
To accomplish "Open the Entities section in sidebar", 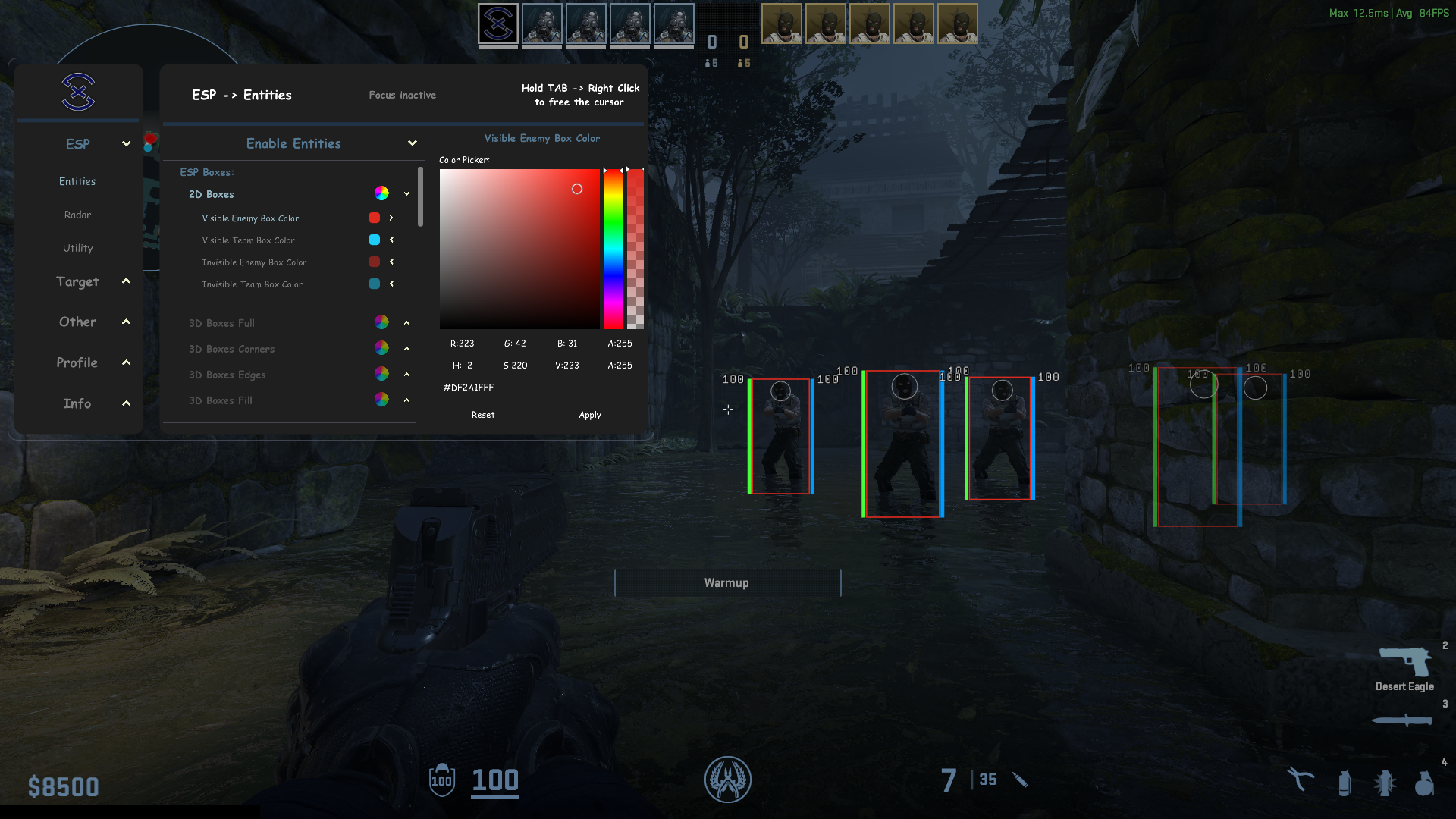I will pyautogui.click(x=77, y=181).
